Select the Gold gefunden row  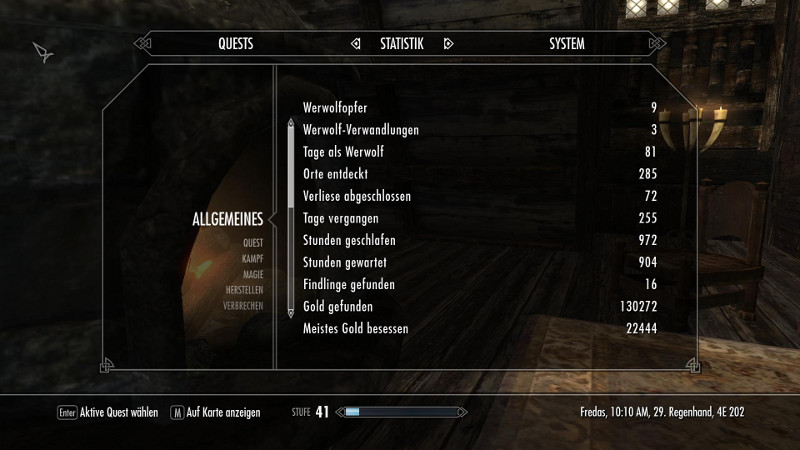click(x=480, y=306)
